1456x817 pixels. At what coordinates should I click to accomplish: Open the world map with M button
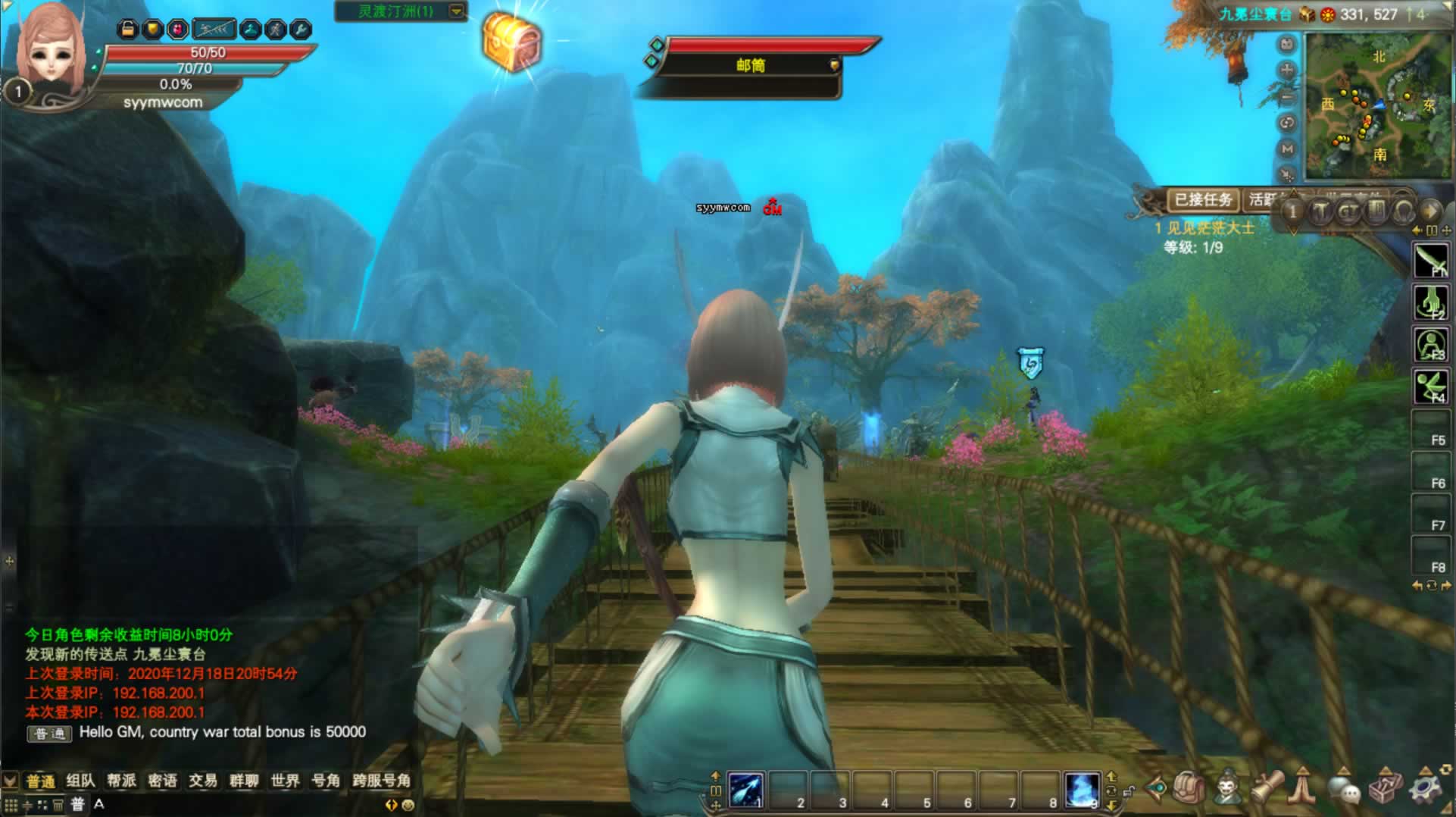coord(1286,149)
